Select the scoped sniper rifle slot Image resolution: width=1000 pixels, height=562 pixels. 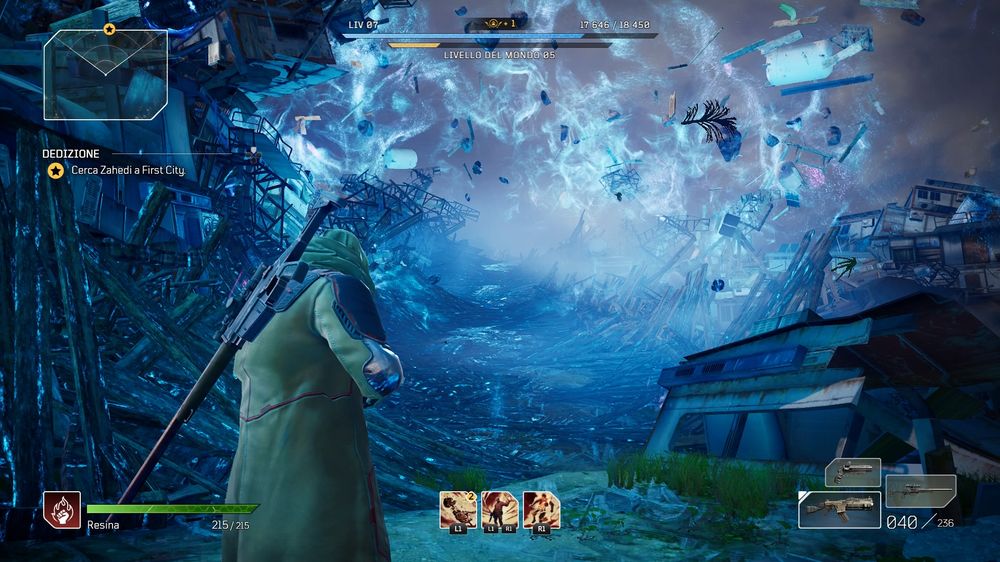click(920, 490)
